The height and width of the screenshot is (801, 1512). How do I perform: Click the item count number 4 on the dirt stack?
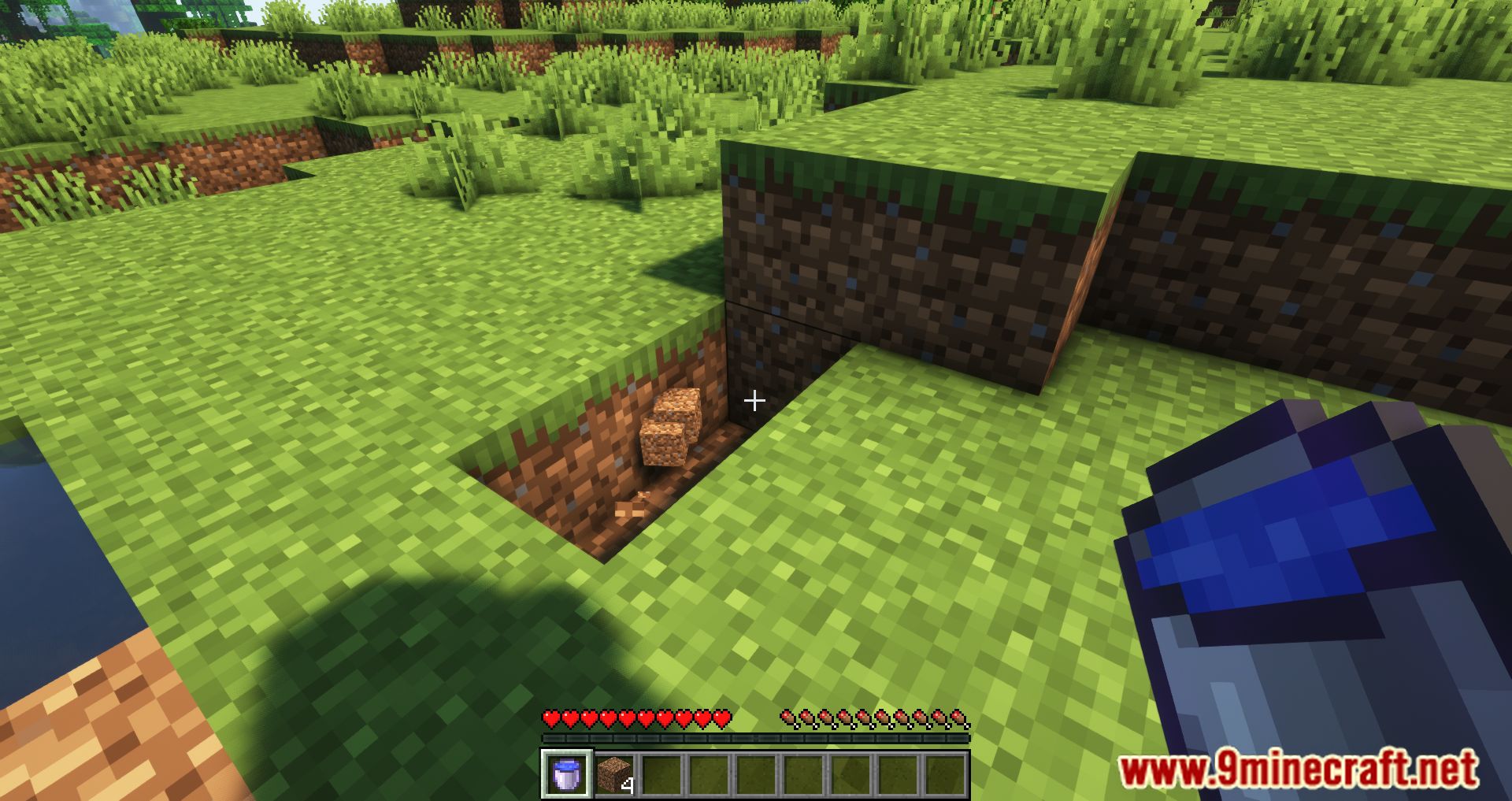point(628,784)
